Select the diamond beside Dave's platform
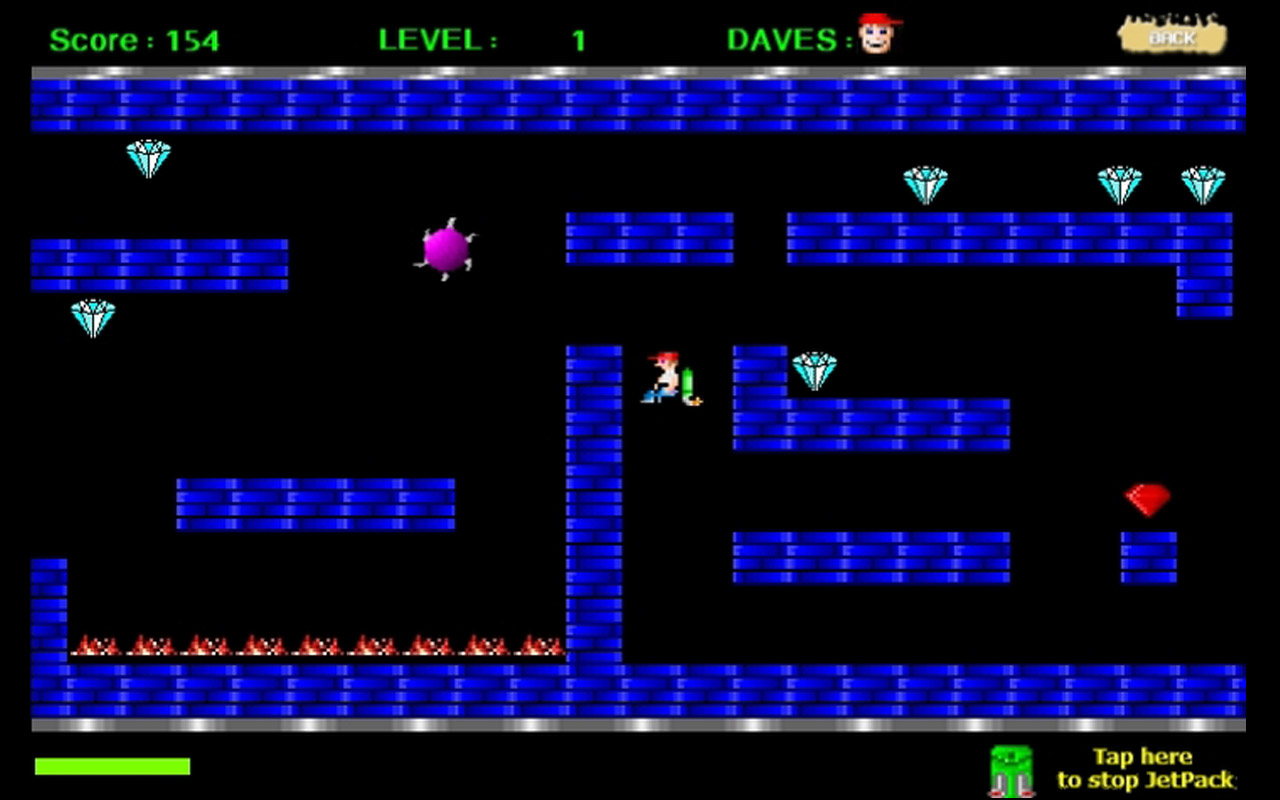The height and width of the screenshot is (800, 1280). pos(815,369)
